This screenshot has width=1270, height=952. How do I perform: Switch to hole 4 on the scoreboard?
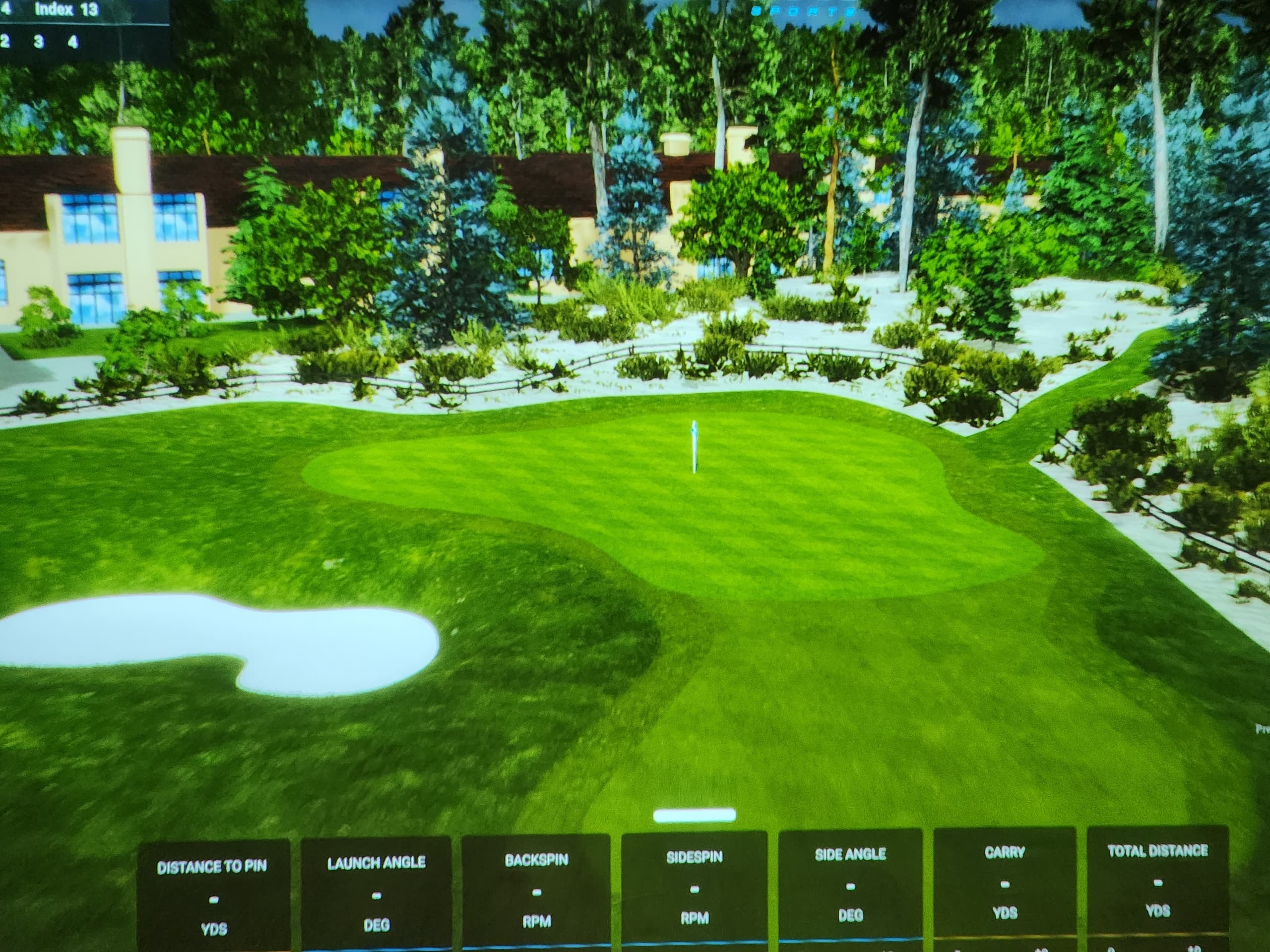[x=73, y=41]
